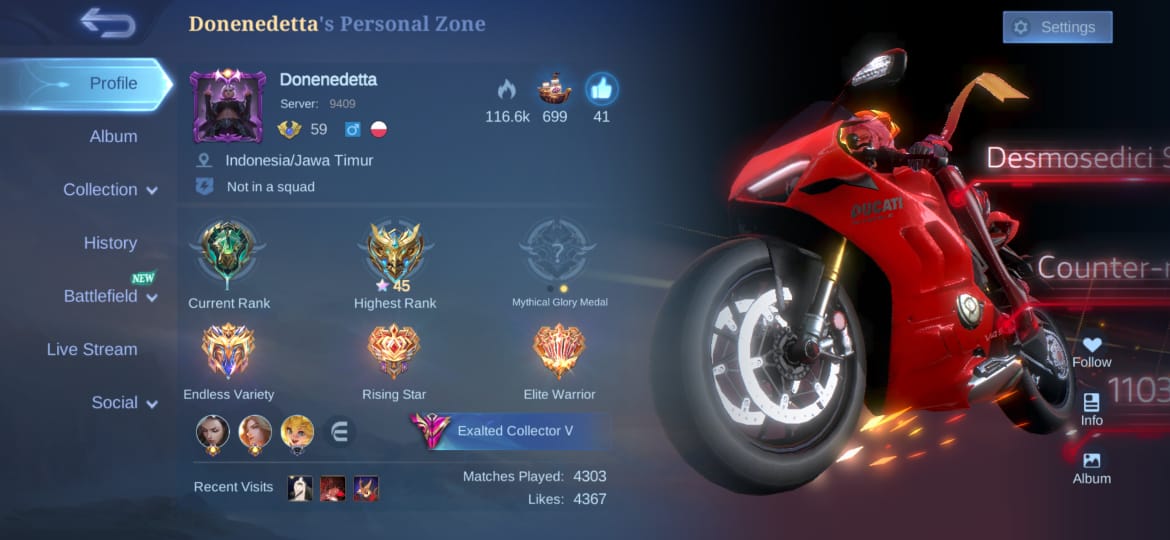Give a like with the thumbs-up icon

[601, 90]
